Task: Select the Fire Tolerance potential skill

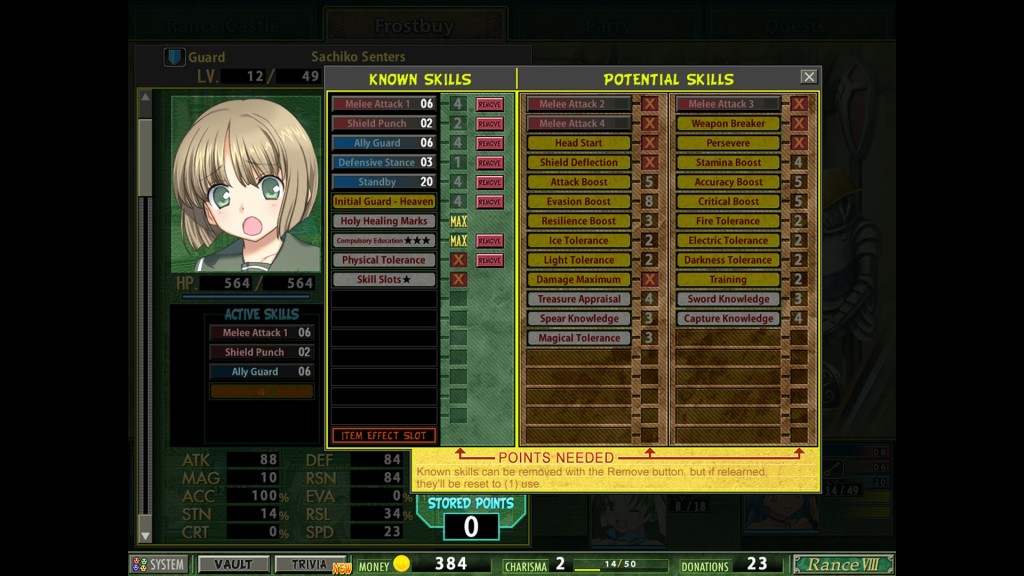Action: coord(728,221)
